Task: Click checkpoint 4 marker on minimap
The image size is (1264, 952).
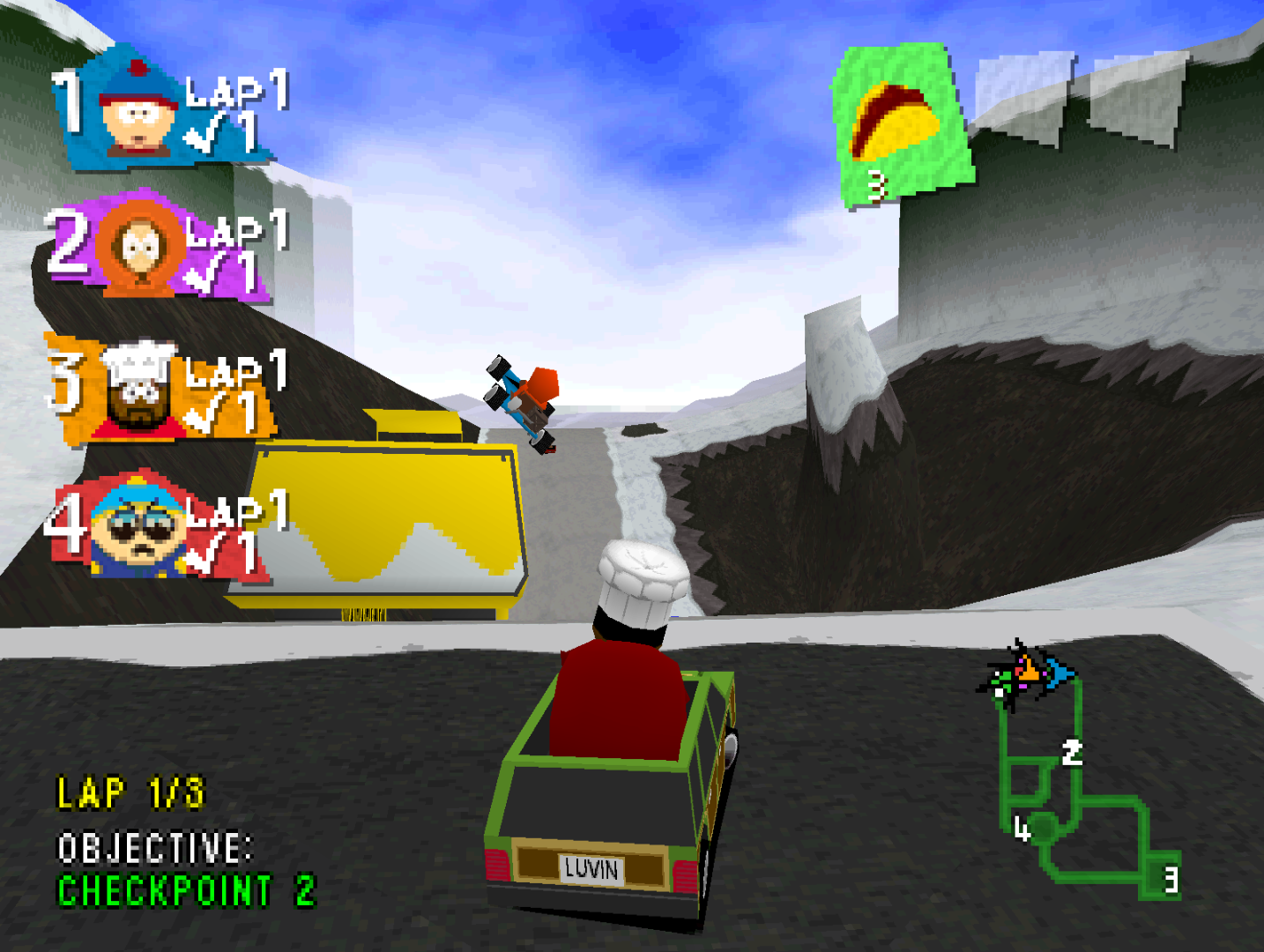Action: click(x=1022, y=829)
